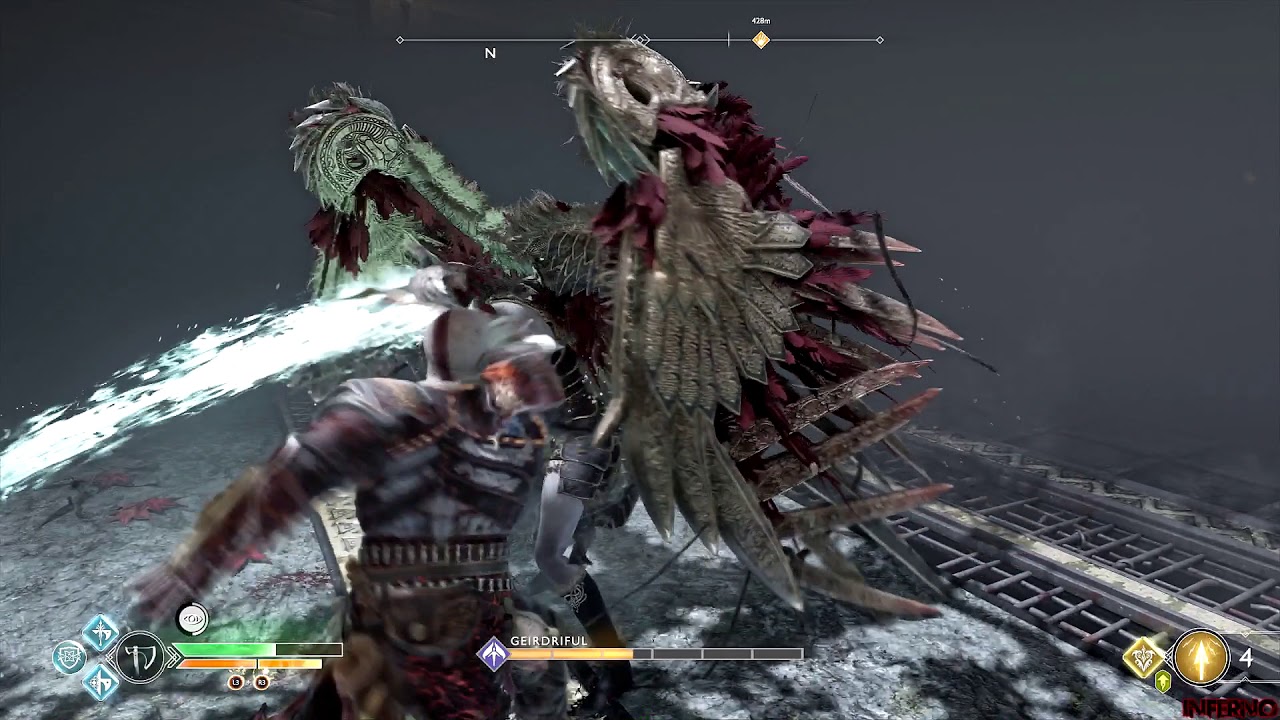Use the eye talisman icon
This screenshot has height=720, width=1280.
[x=192, y=620]
